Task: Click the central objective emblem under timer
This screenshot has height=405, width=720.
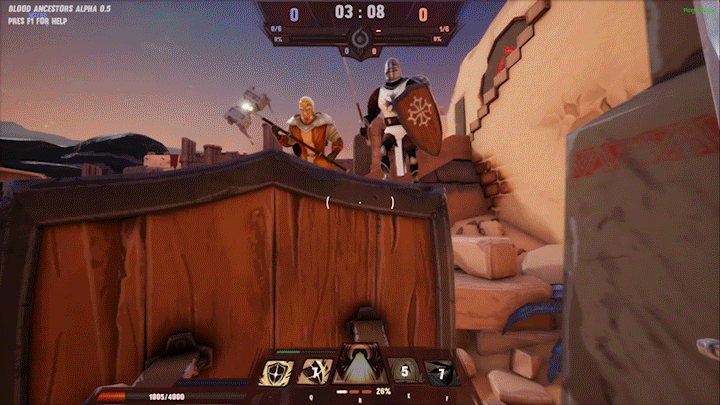Action: click(x=360, y=39)
